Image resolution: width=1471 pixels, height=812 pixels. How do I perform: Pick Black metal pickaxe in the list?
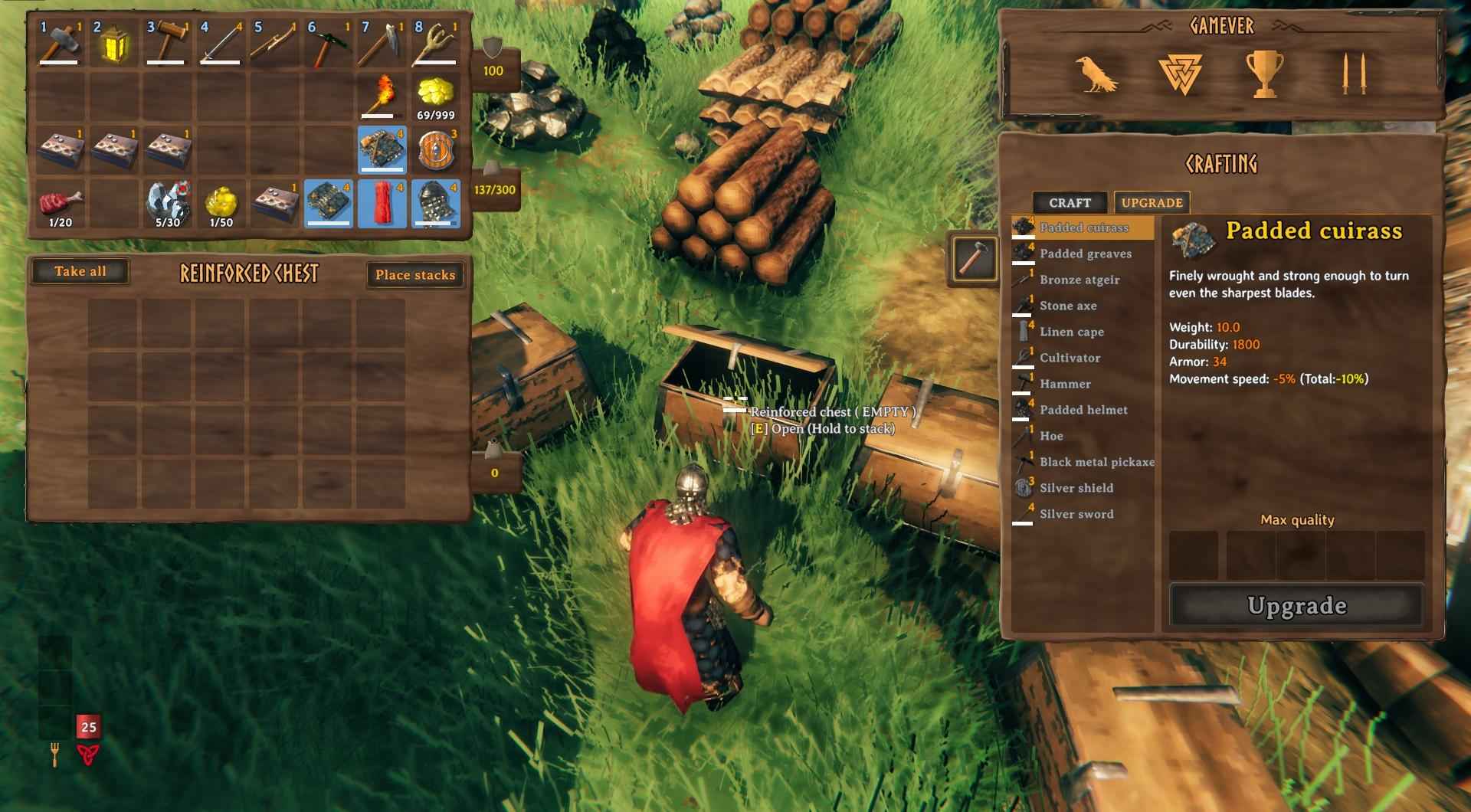(1096, 462)
